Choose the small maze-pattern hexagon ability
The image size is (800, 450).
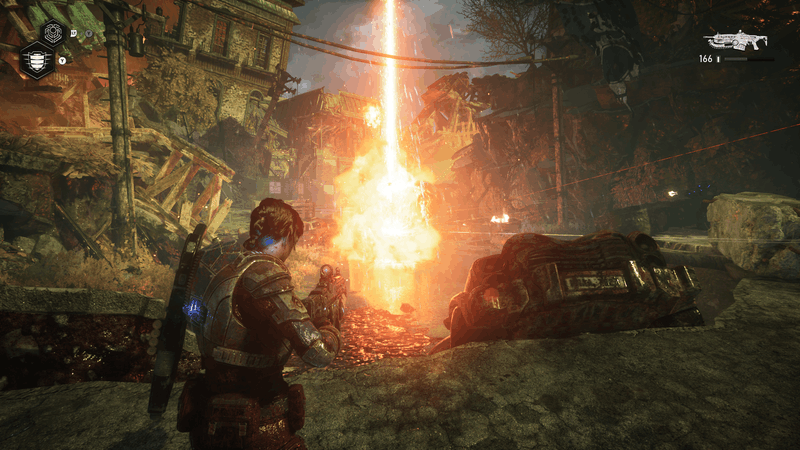53,33
